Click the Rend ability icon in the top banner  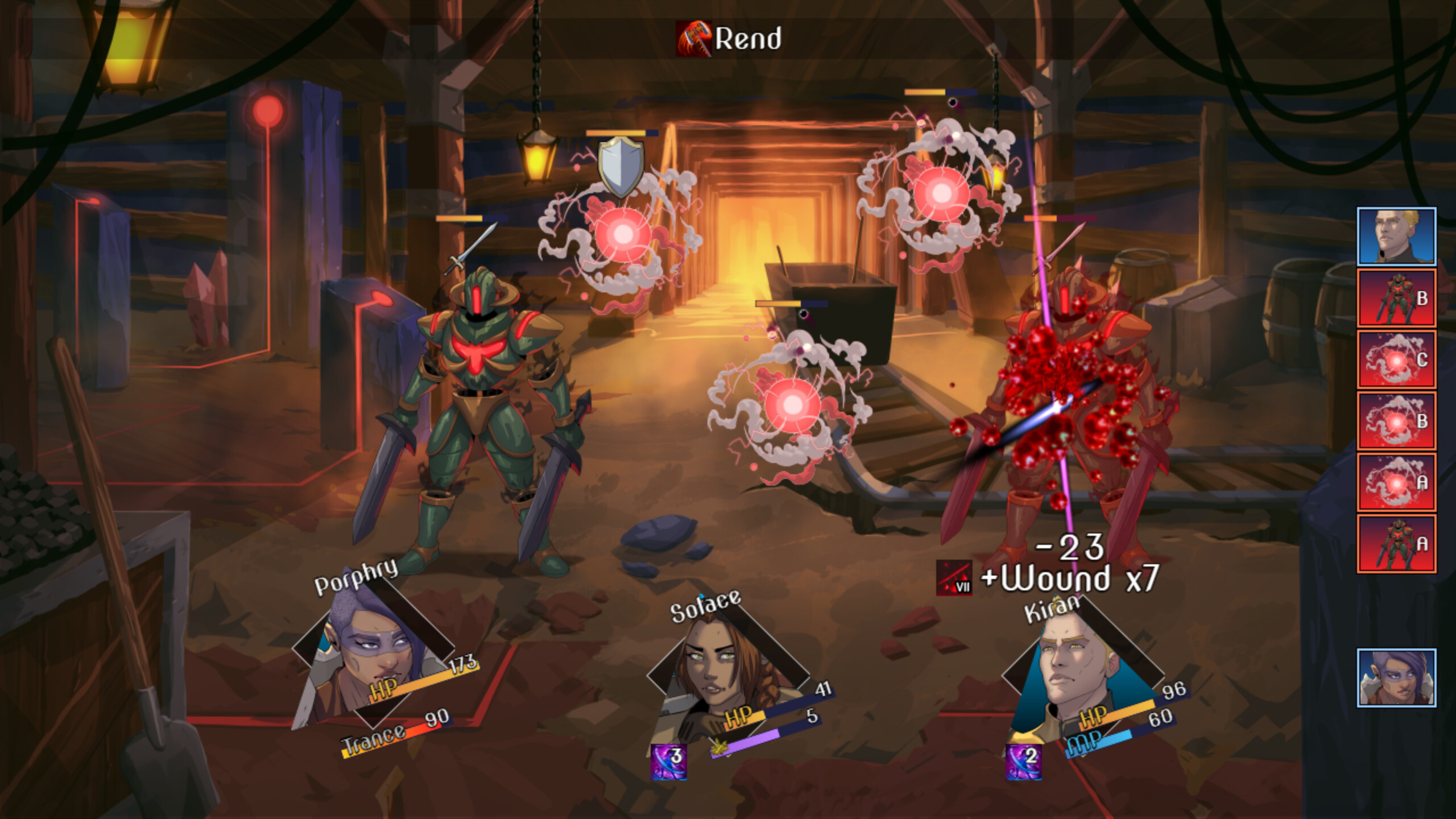[693, 38]
